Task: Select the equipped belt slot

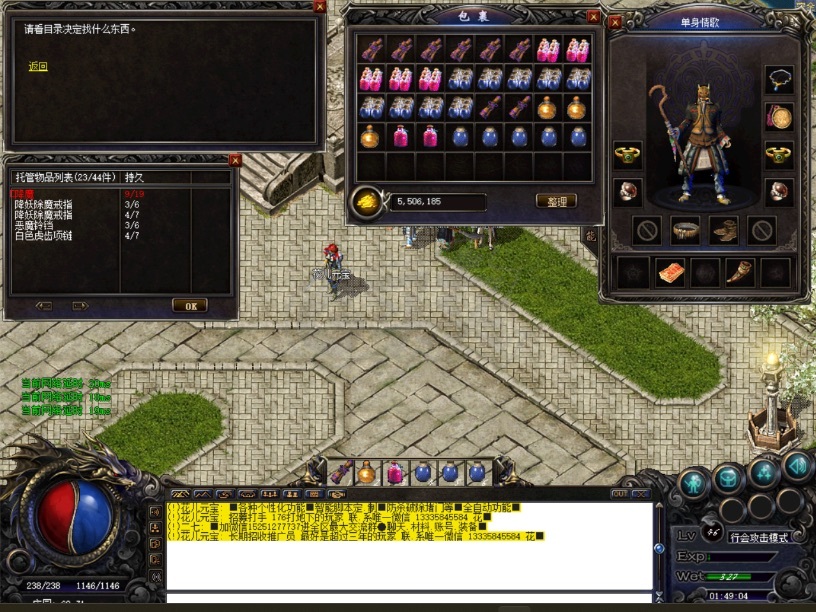Action: 685,231
